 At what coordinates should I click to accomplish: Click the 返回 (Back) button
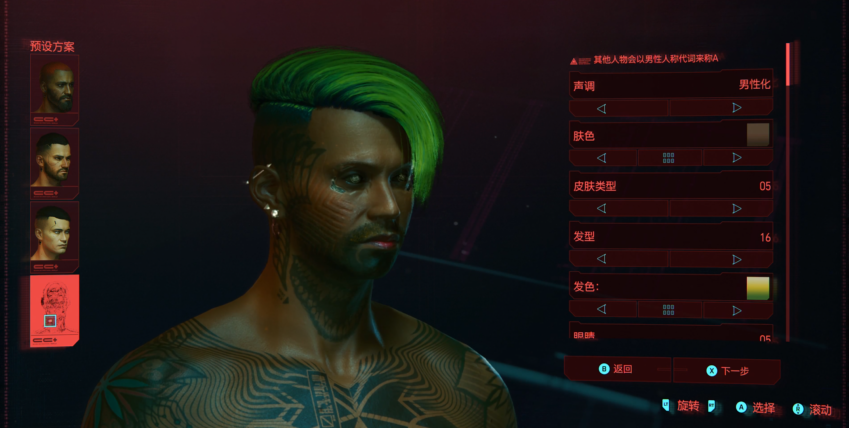coord(617,369)
